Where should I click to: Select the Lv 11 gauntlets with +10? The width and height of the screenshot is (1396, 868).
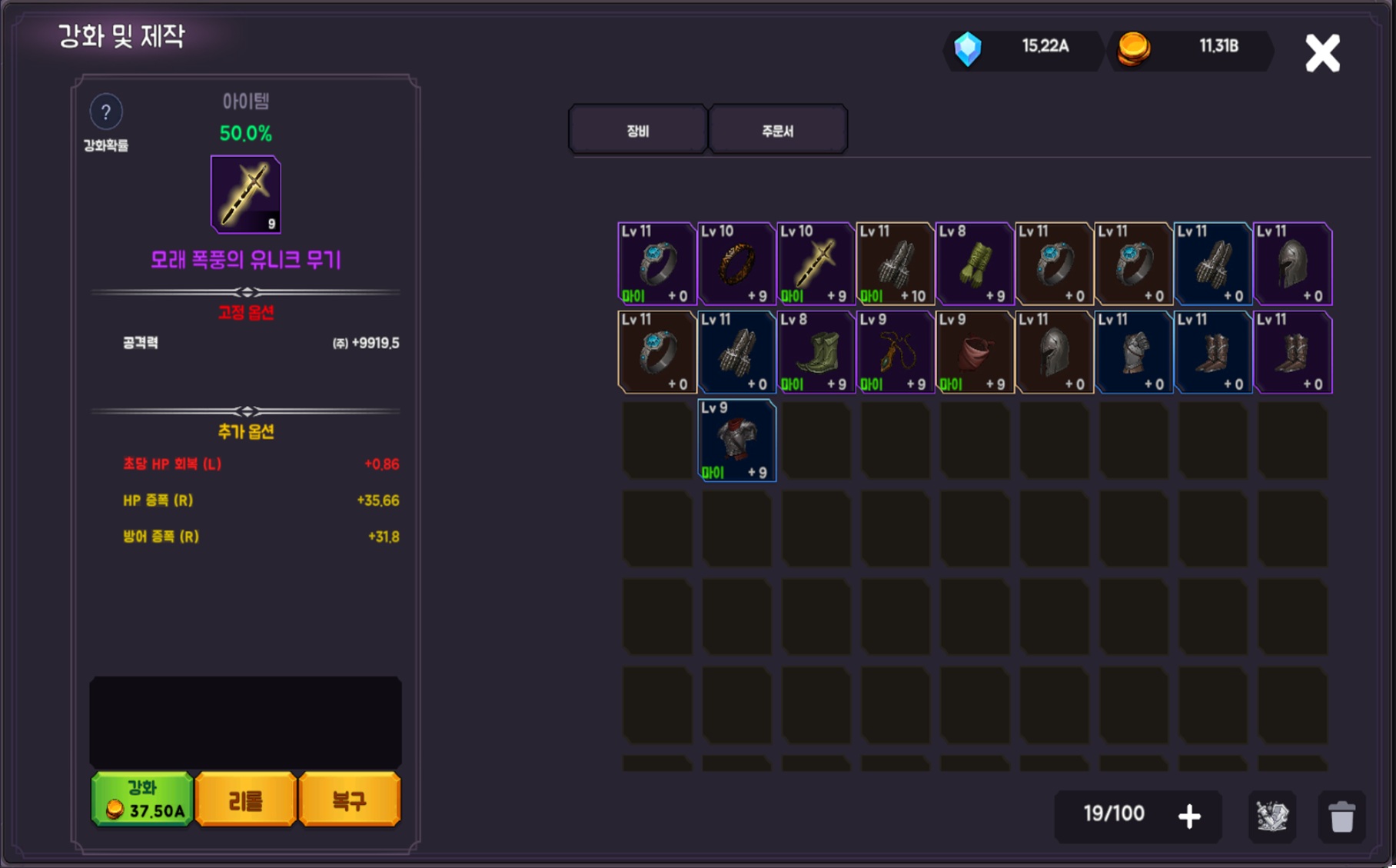click(x=896, y=264)
